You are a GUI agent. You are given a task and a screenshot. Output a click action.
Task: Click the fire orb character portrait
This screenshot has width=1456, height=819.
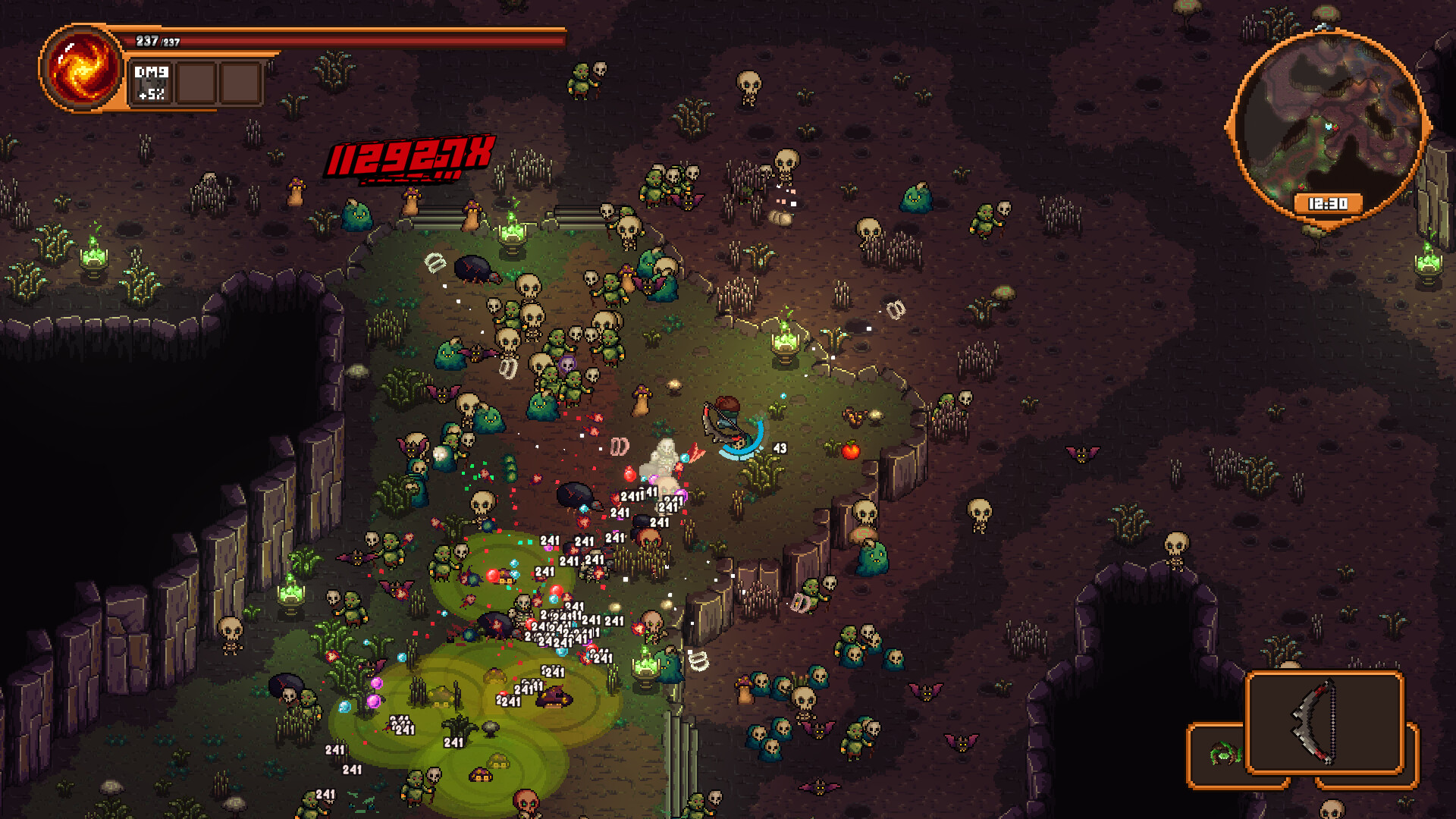click(x=82, y=67)
